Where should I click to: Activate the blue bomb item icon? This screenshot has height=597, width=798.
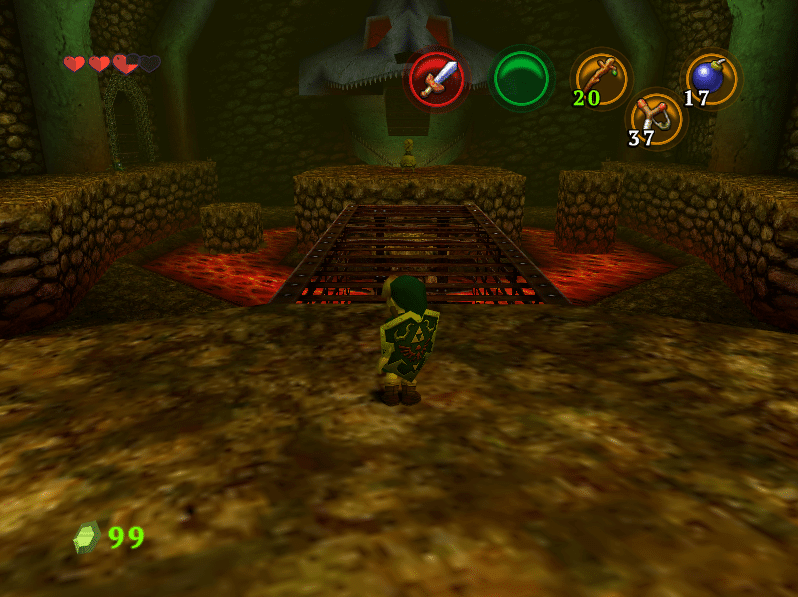711,78
